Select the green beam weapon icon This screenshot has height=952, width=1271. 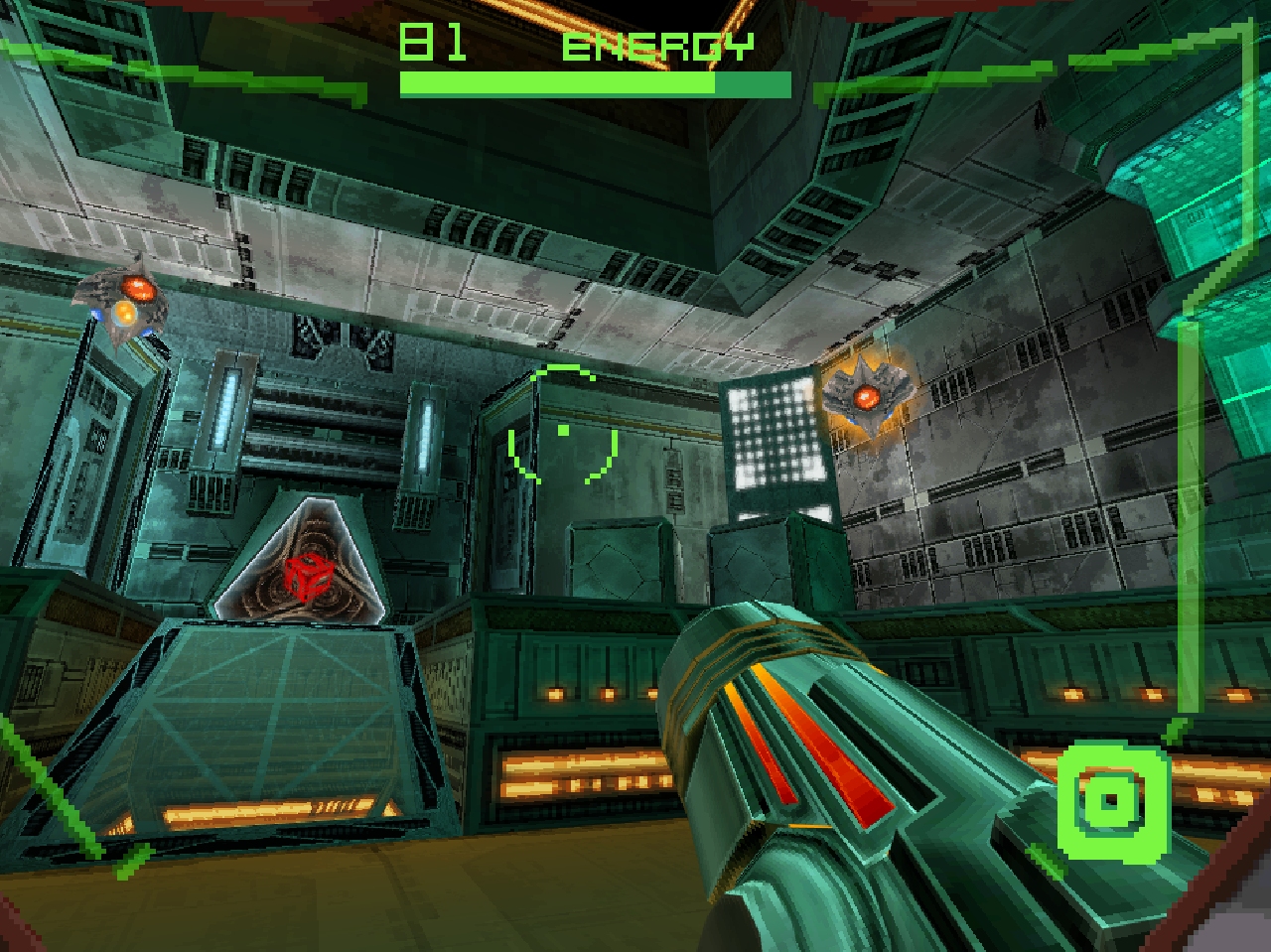click(1111, 800)
